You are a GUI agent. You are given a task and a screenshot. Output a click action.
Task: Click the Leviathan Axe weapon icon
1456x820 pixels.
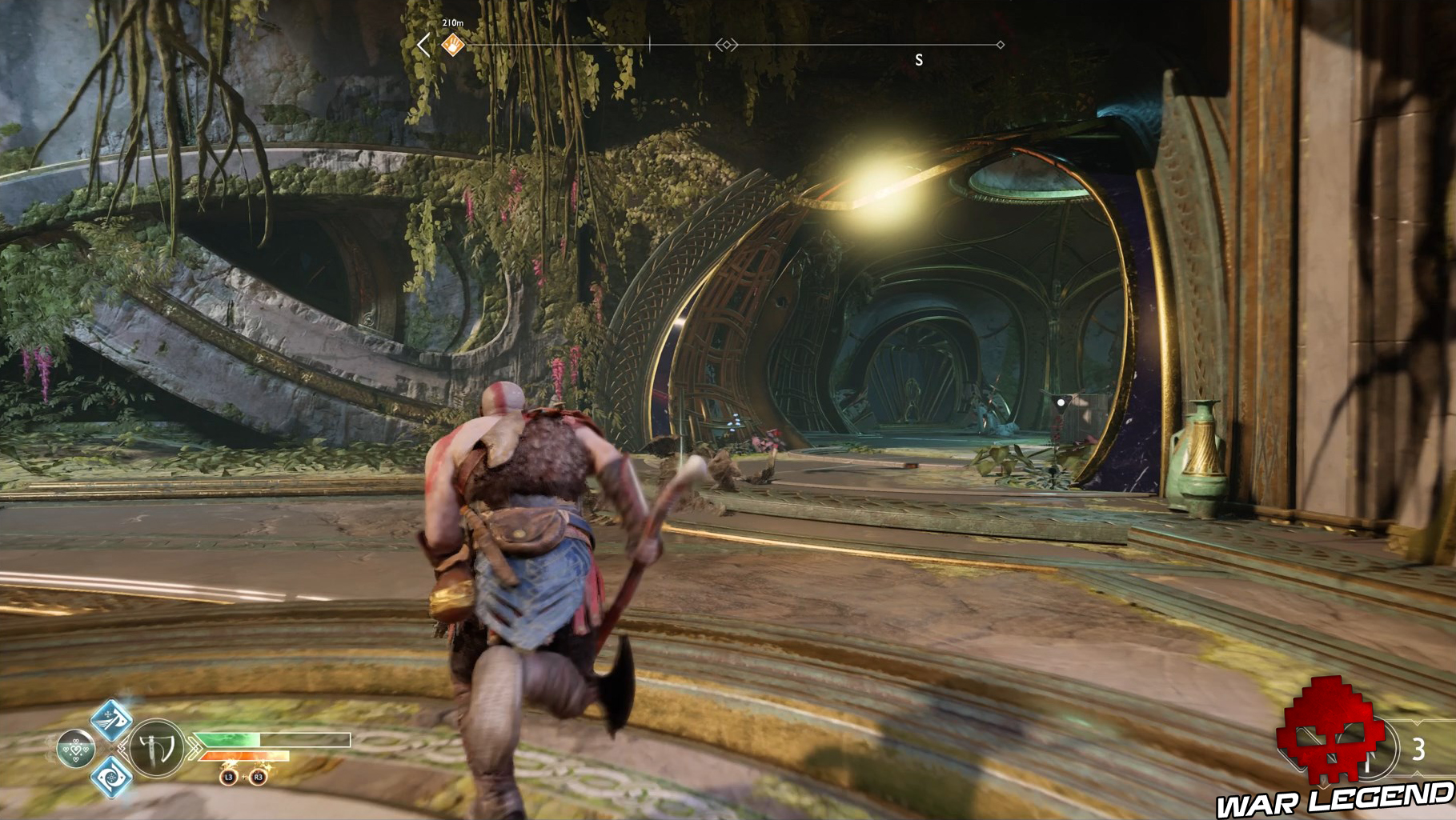[156, 748]
